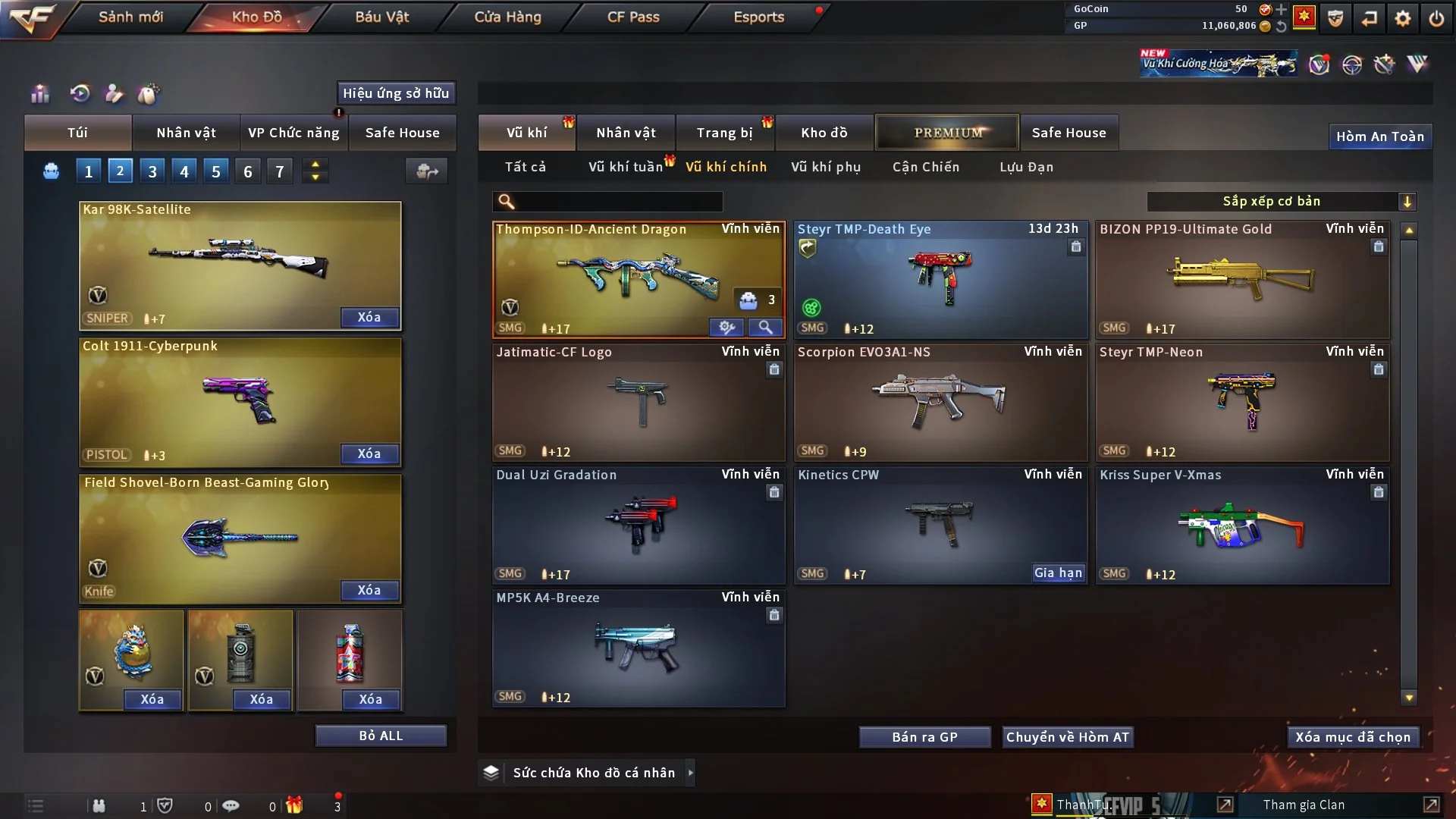The height and width of the screenshot is (819, 1456).
Task: Open the gear settings icon
Action: (x=1402, y=18)
